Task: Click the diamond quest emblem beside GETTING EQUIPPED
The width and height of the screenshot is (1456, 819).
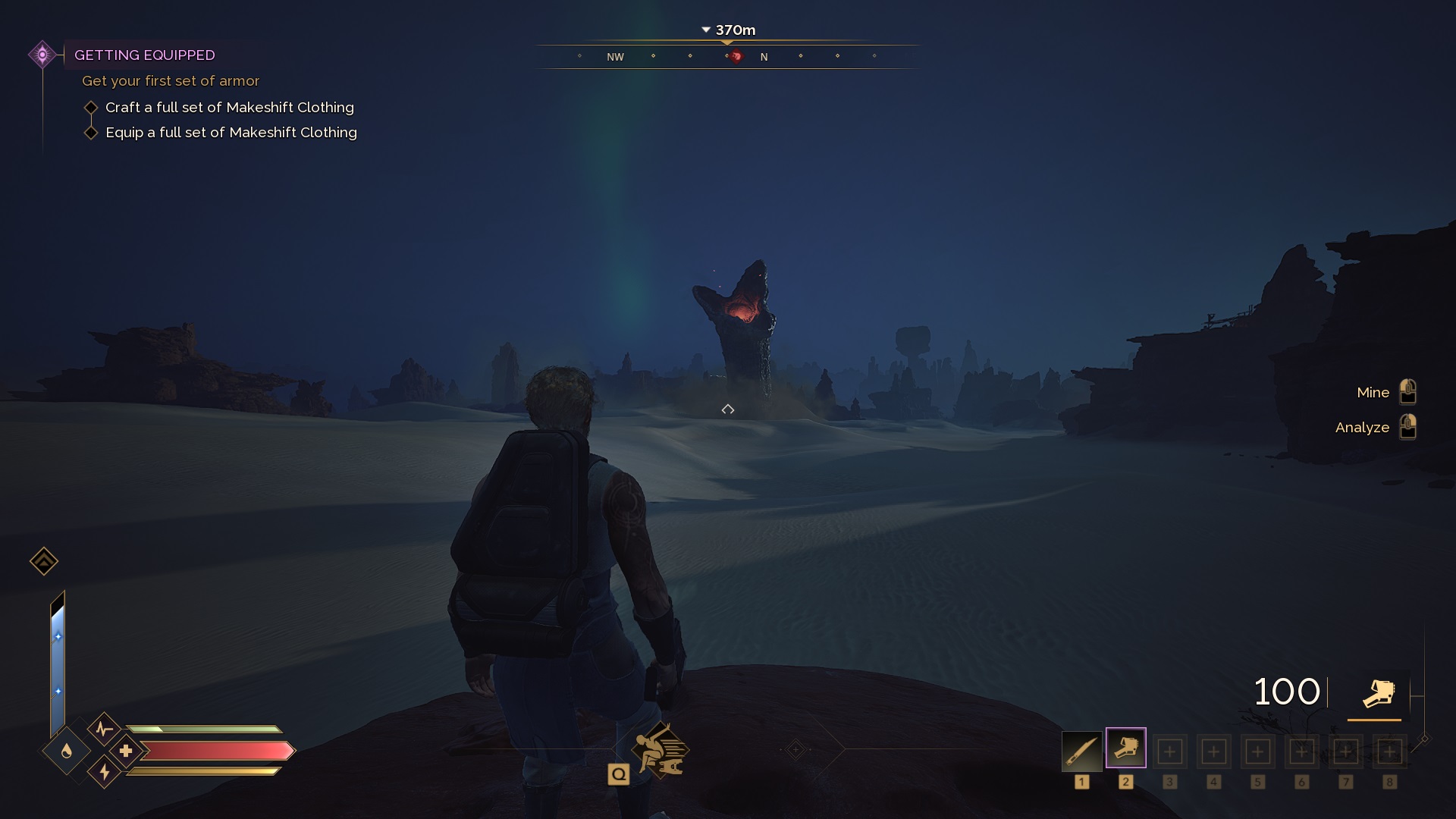Action: pos(42,54)
